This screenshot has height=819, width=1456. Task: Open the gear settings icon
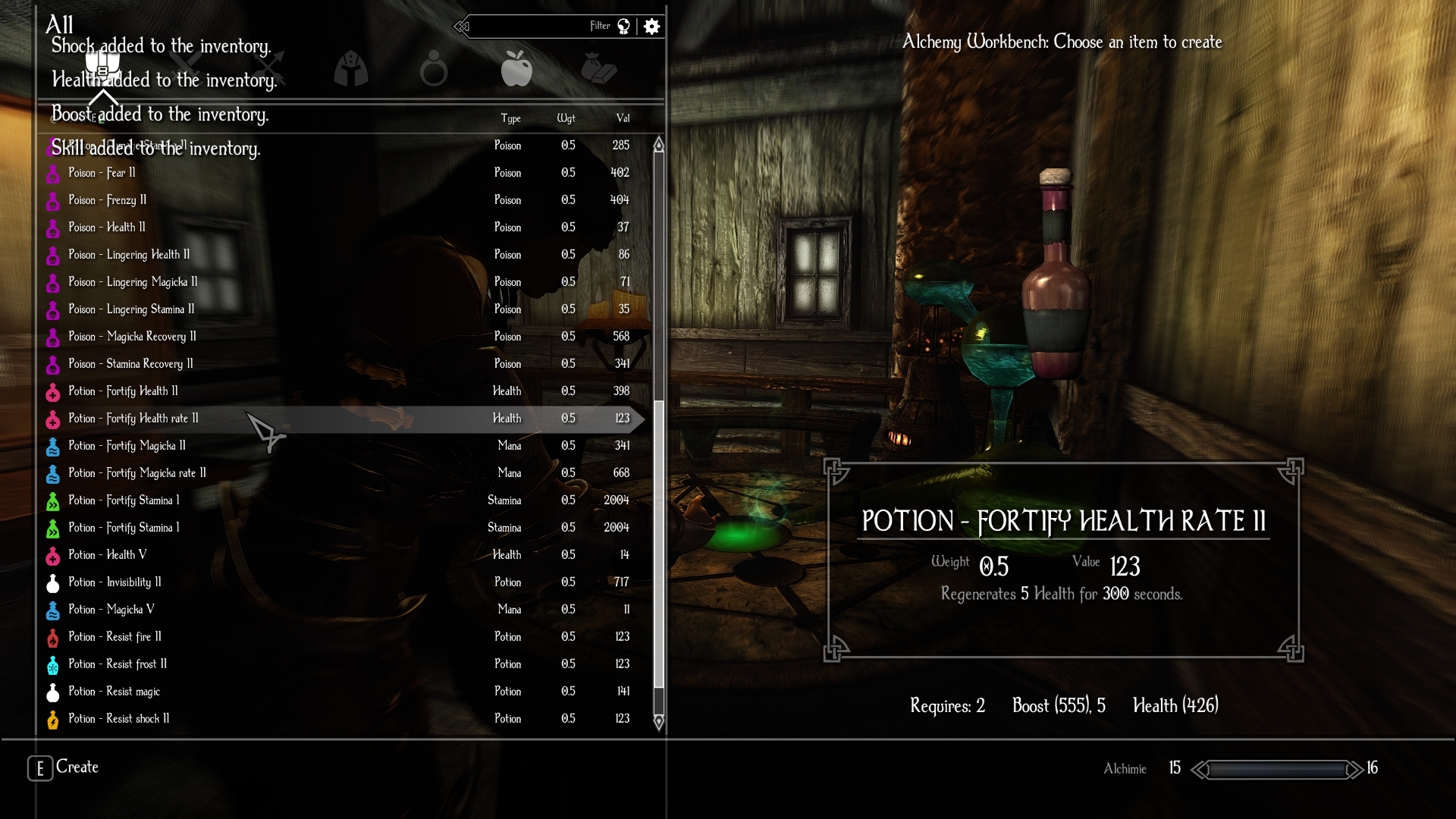tap(651, 27)
